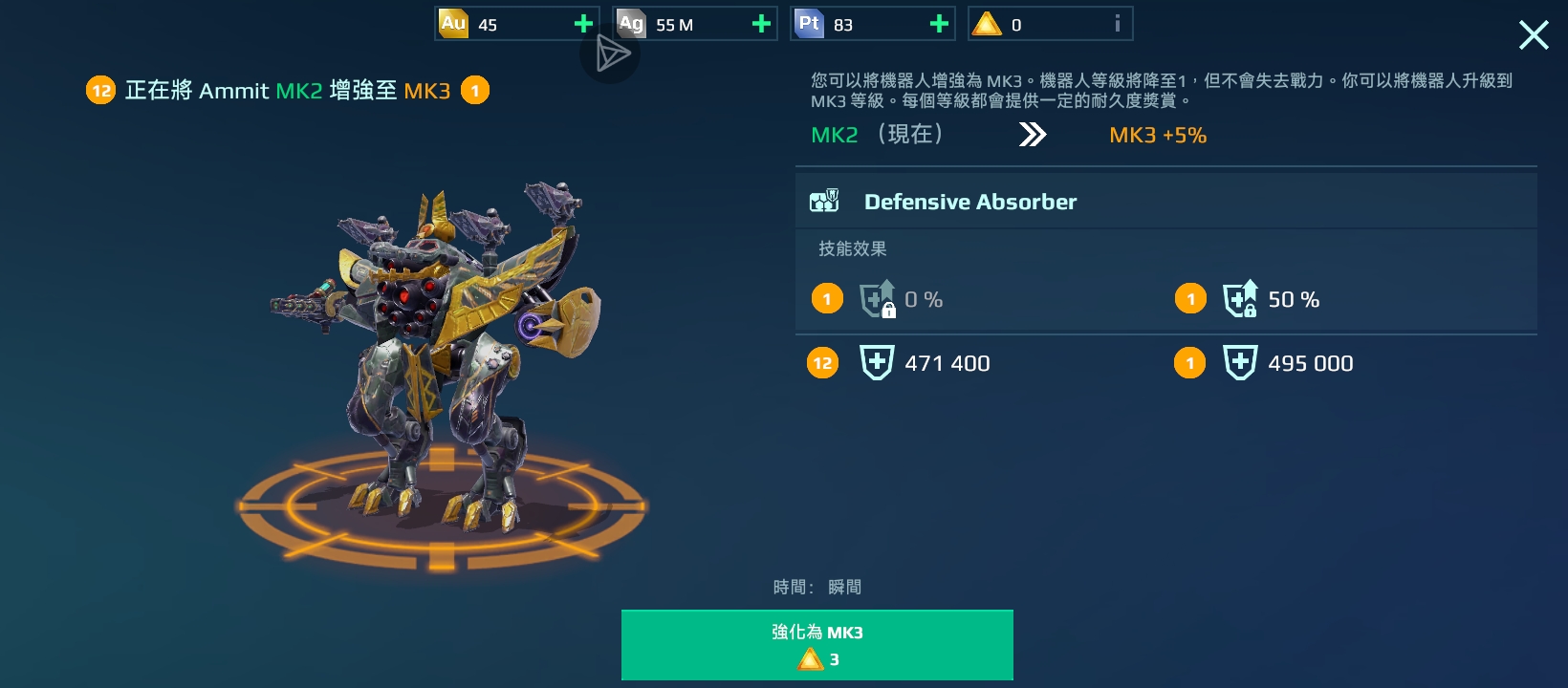This screenshot has width=1568, height=688.
Task: Click the yellow warning token icon showing 0
Action: click(987, 23)
